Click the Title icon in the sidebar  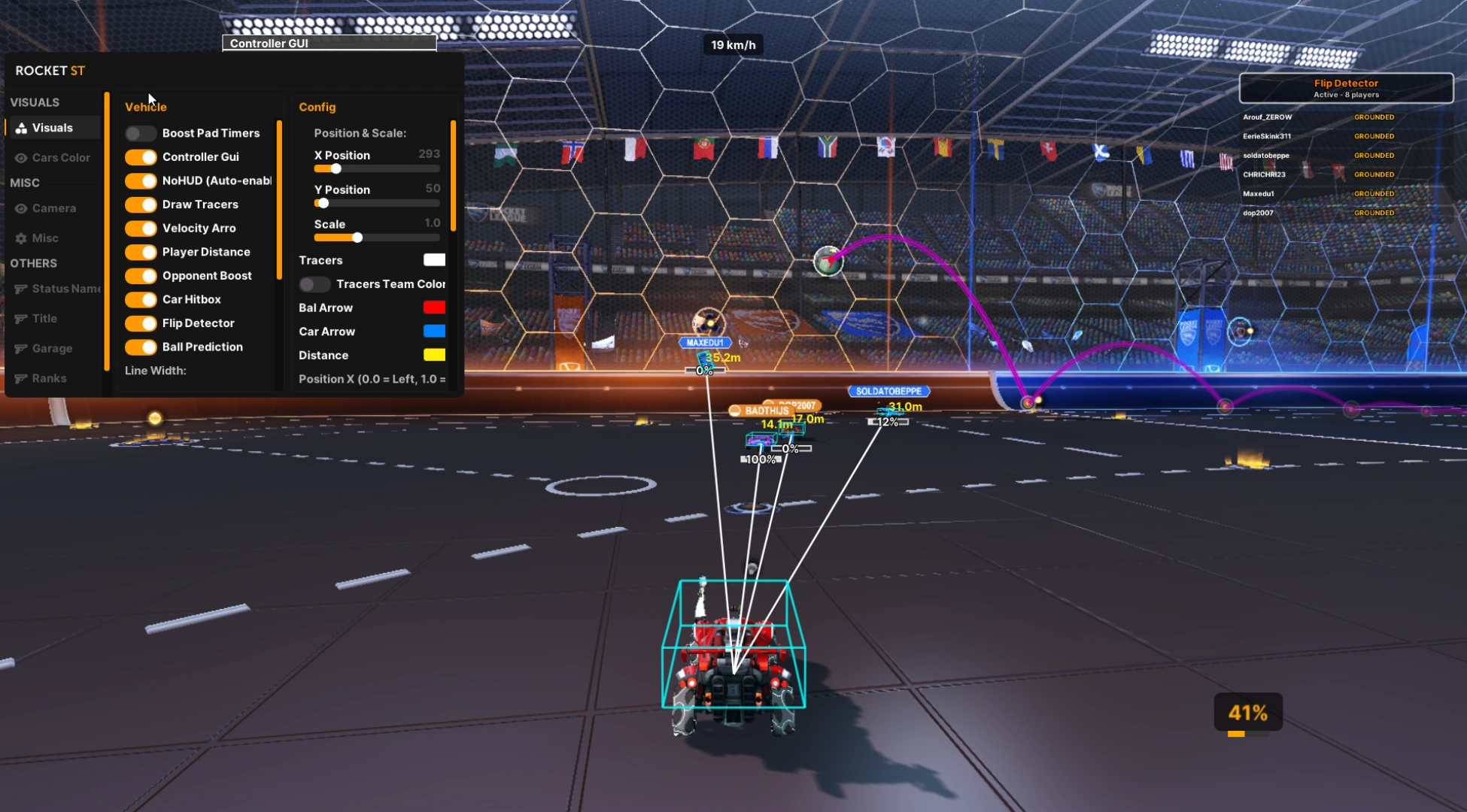(x=21, y=318)
